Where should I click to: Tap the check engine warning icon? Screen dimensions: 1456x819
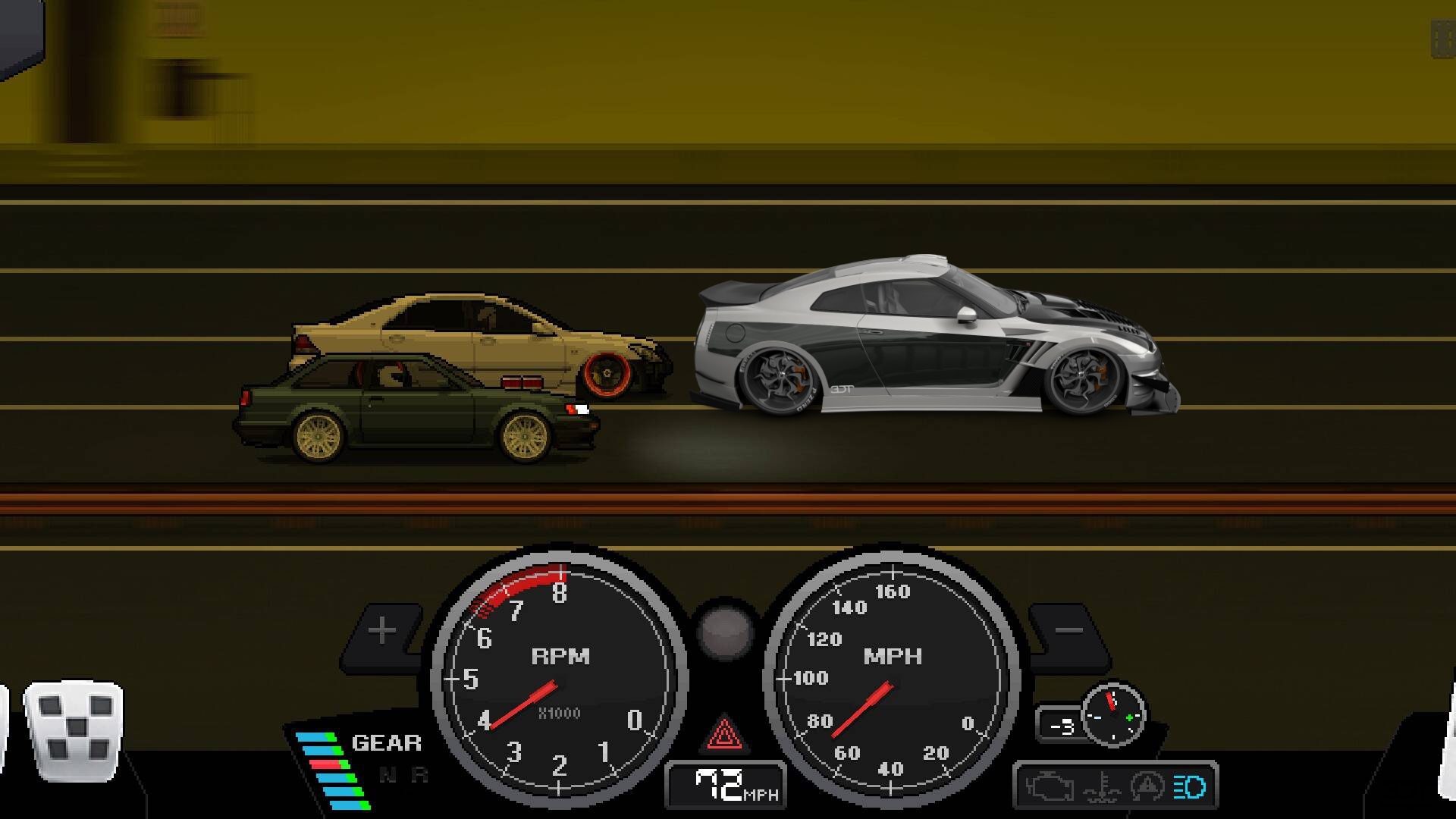tap(1050, 787)
